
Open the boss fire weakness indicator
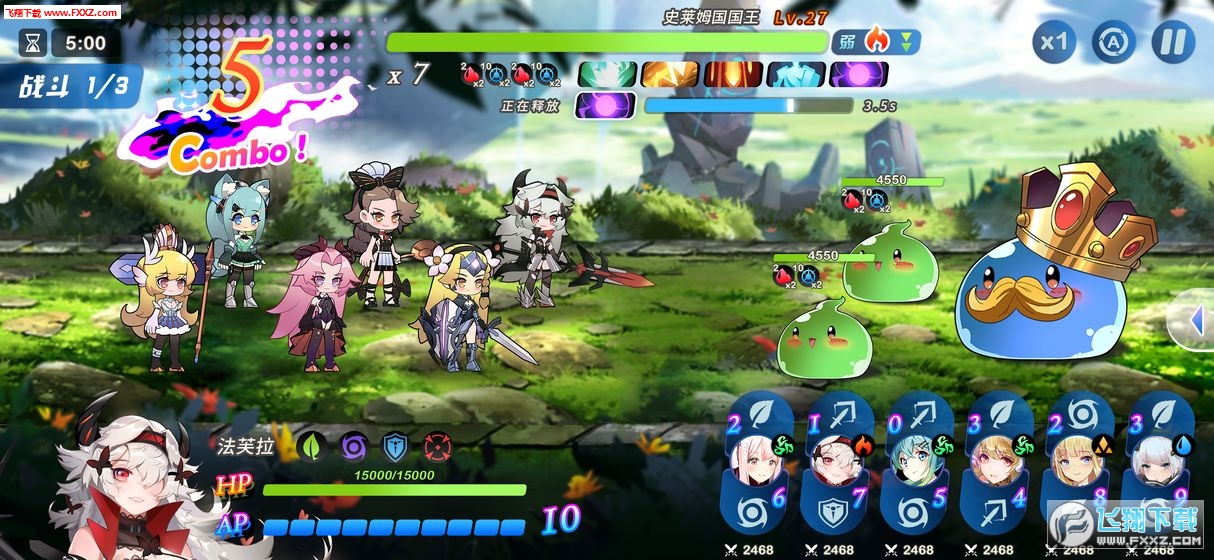875,42
